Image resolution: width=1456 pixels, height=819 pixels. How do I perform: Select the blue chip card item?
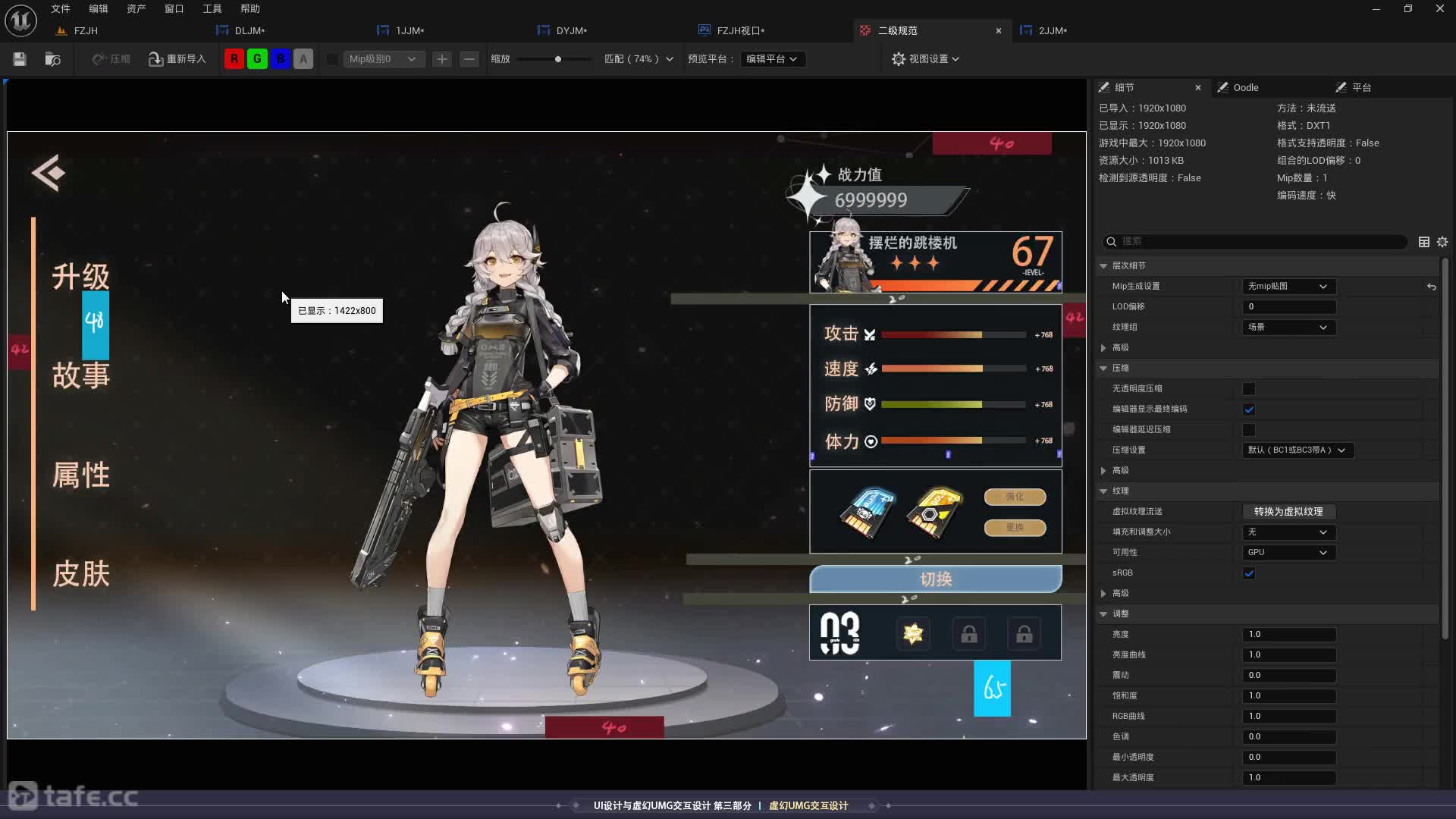tap(868, 513)
